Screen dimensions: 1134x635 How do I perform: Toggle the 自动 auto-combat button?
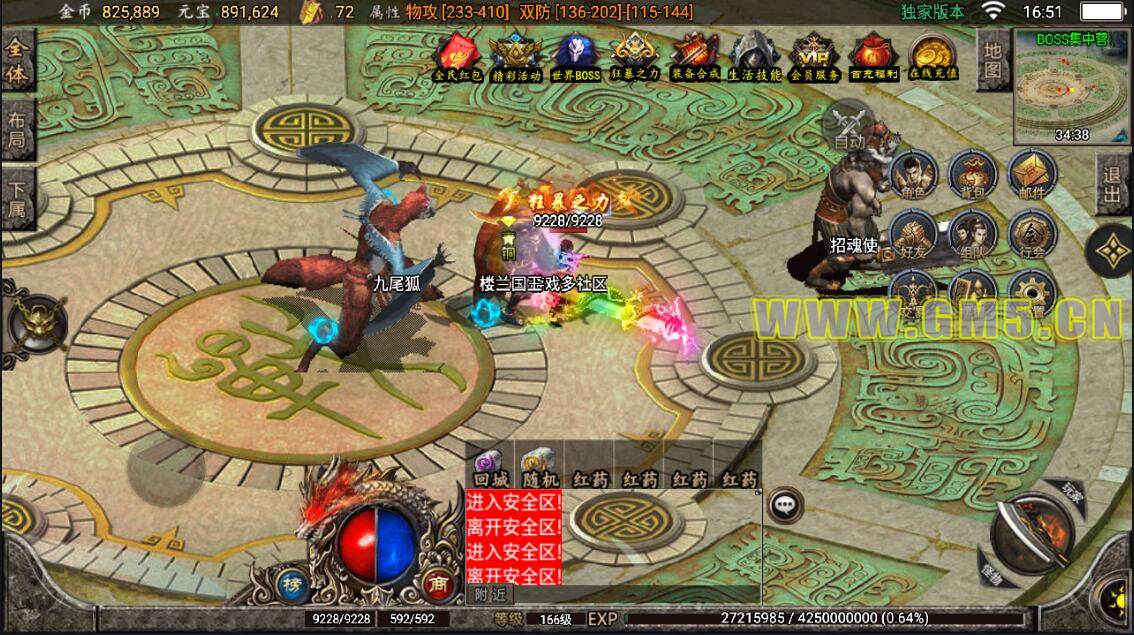(850, 127)
